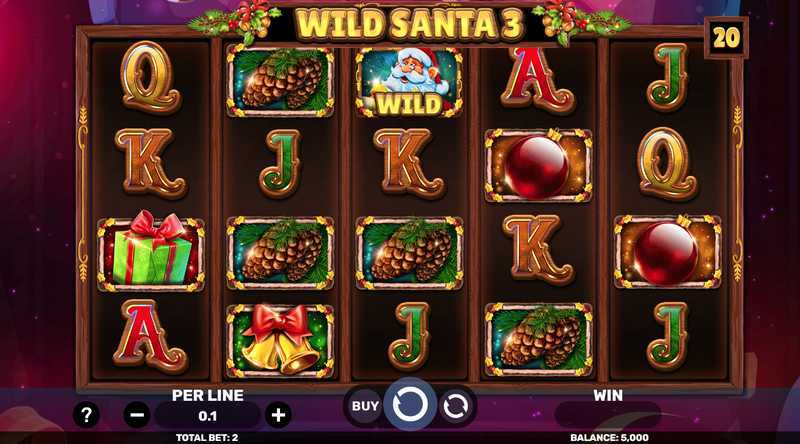The image size is (800, 444).
Task: Increase the per line bet
Action: pyautogui.click(x=278, y=414)
